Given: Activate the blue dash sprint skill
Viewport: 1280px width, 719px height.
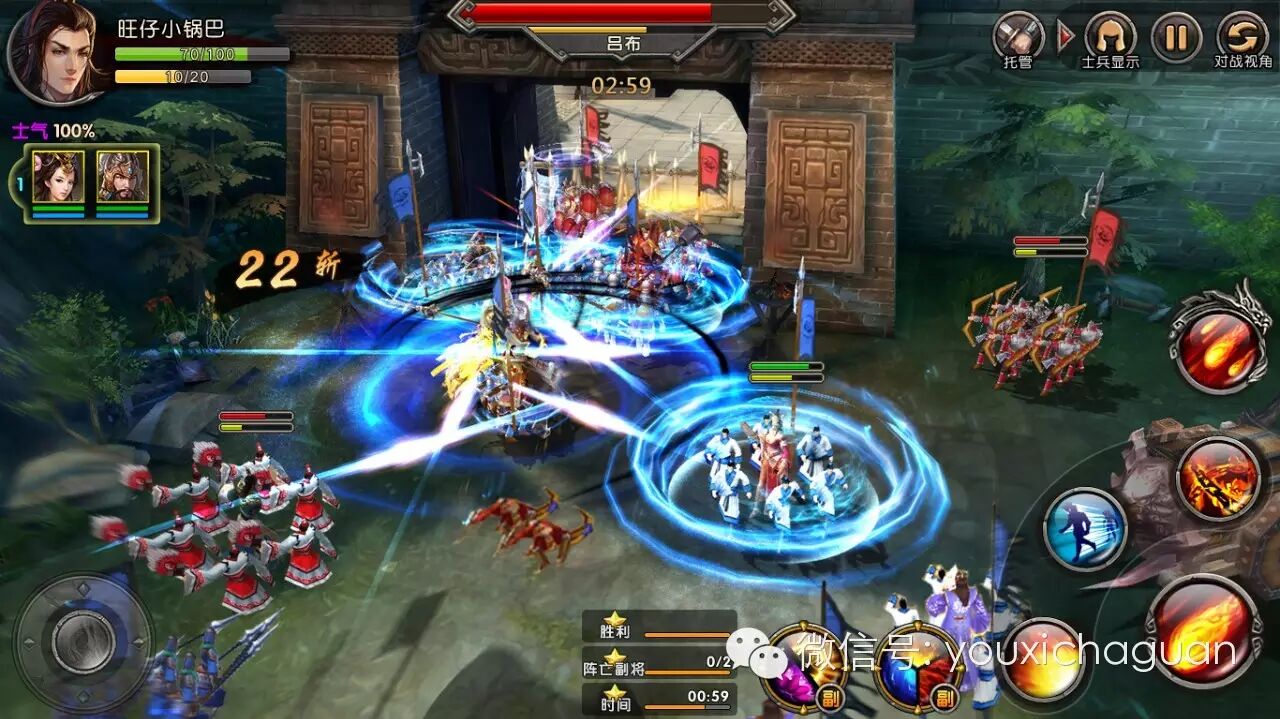Looking at the screenshot, I should coord(1085,528).
